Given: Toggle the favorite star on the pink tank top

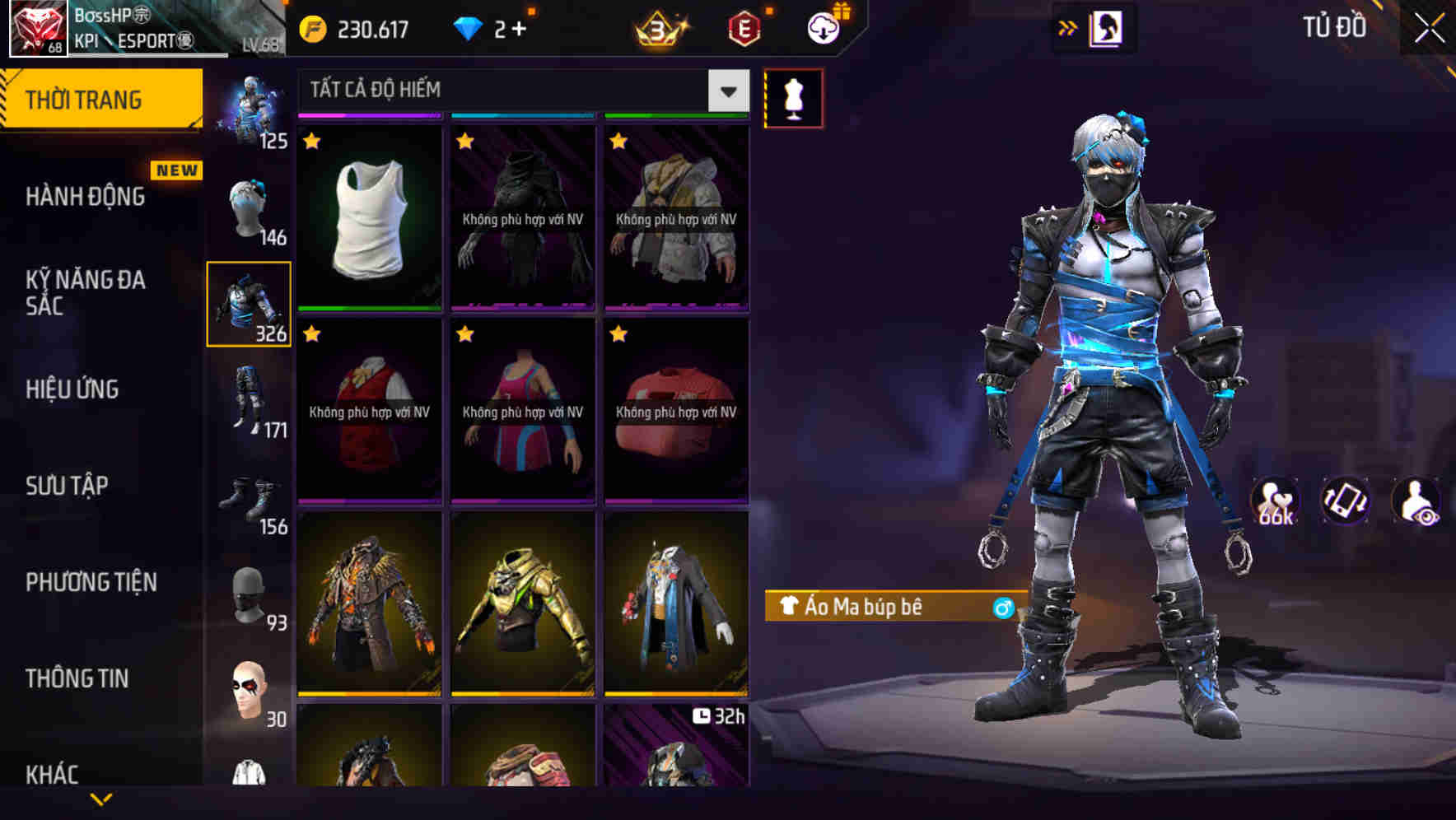Looking at the screenshot, I should coord(464,335).
